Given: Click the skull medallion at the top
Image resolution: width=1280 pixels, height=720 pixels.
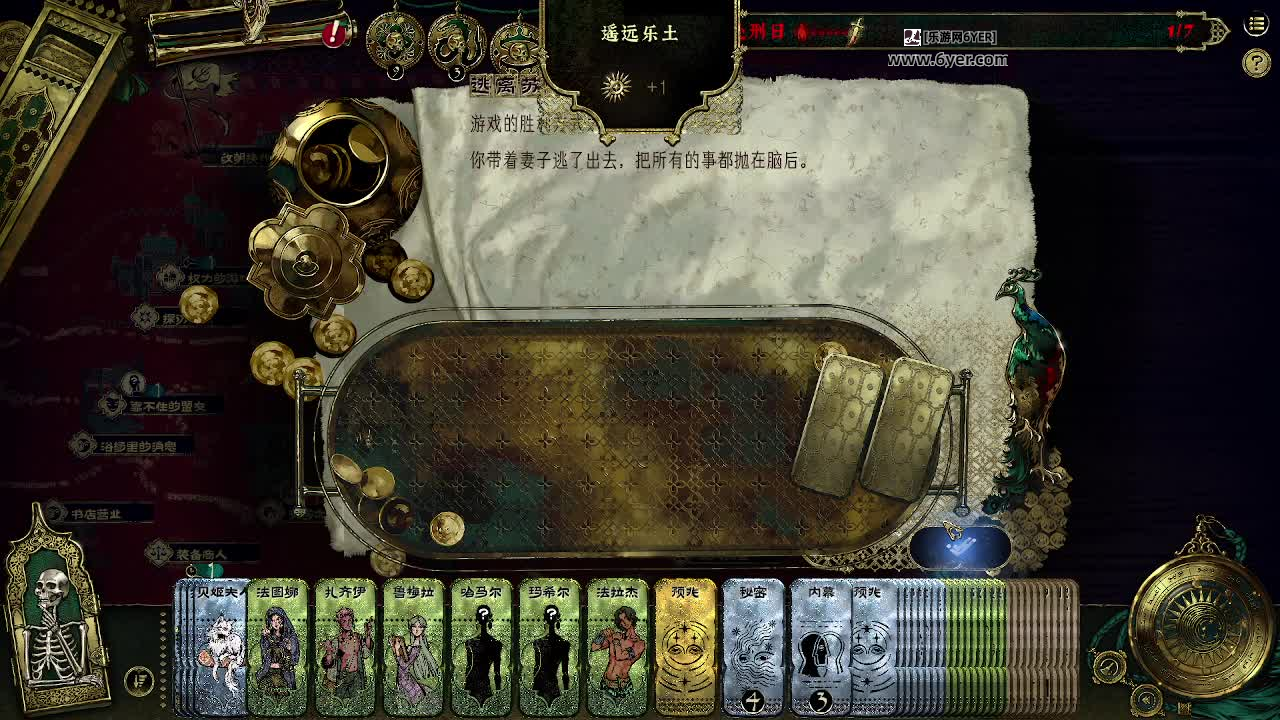Looking at the screenshot, I should [x=394, y=40].
